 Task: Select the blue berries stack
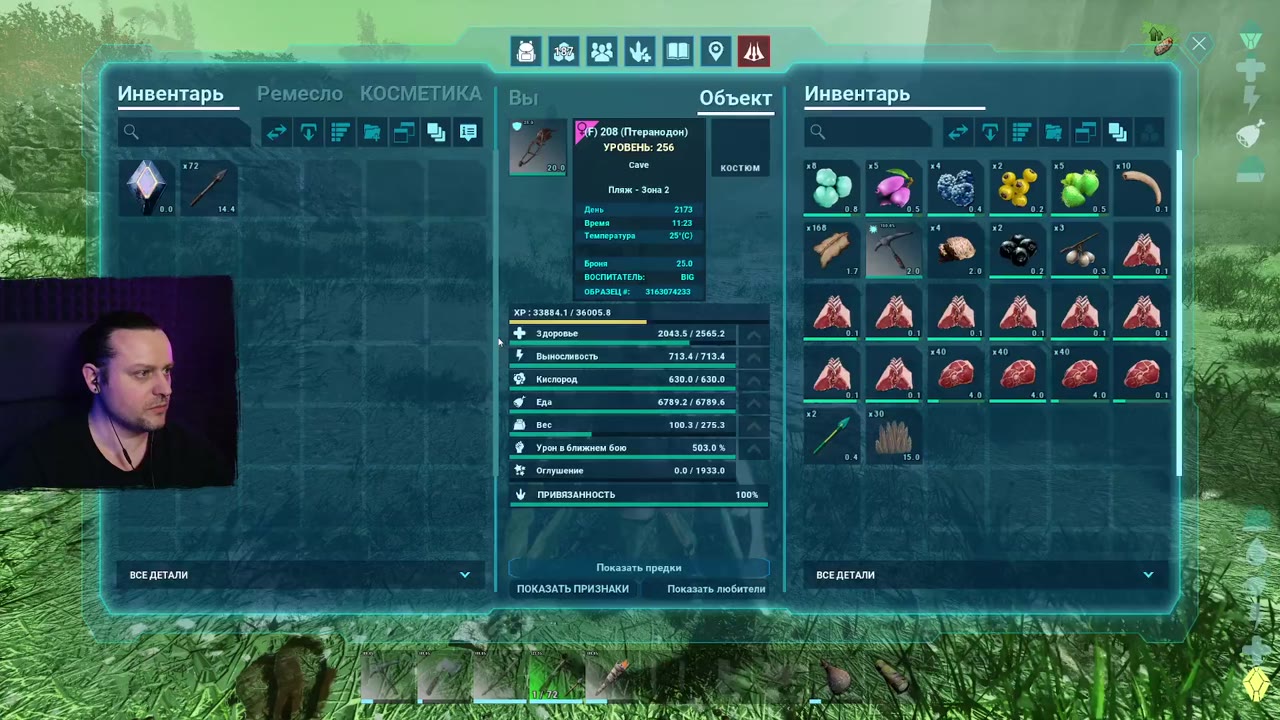click(955, 187)
